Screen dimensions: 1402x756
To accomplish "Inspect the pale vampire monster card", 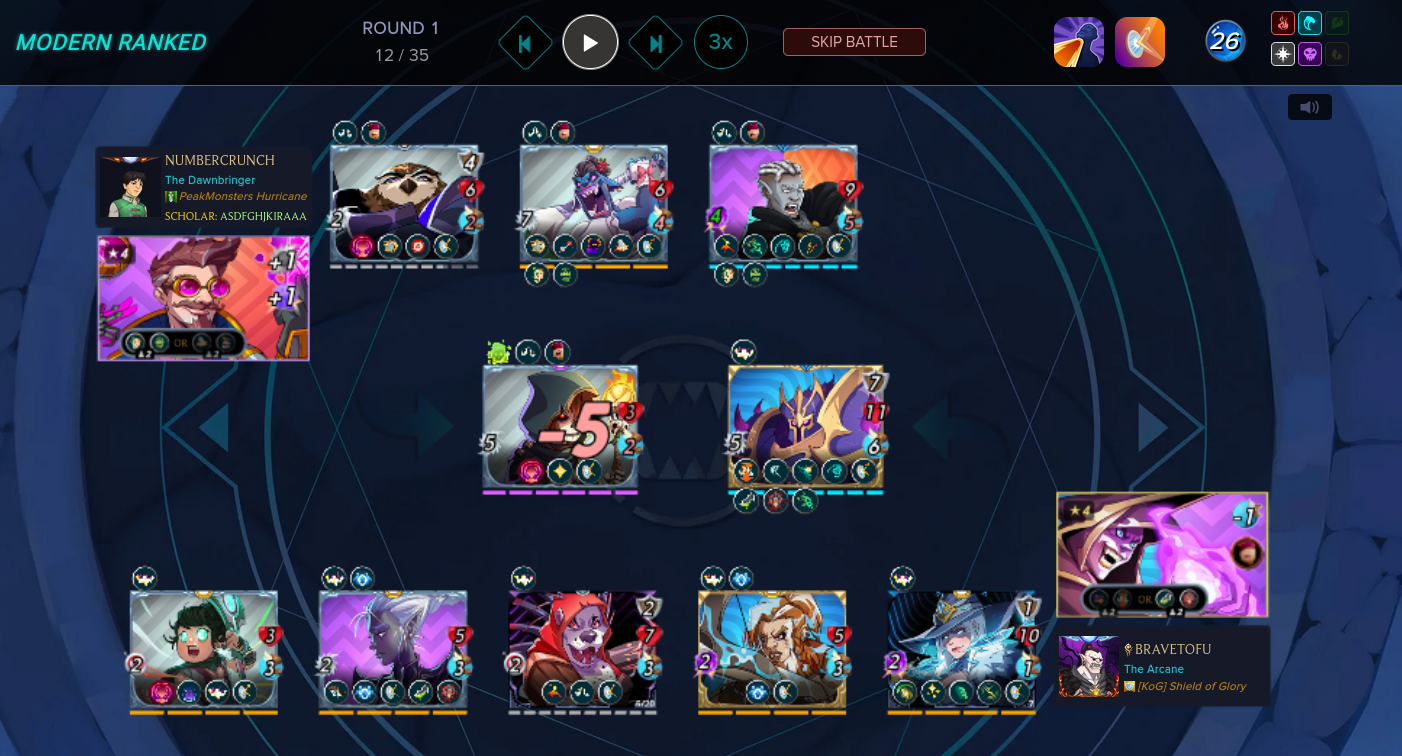I will click(x=783, y=205).
